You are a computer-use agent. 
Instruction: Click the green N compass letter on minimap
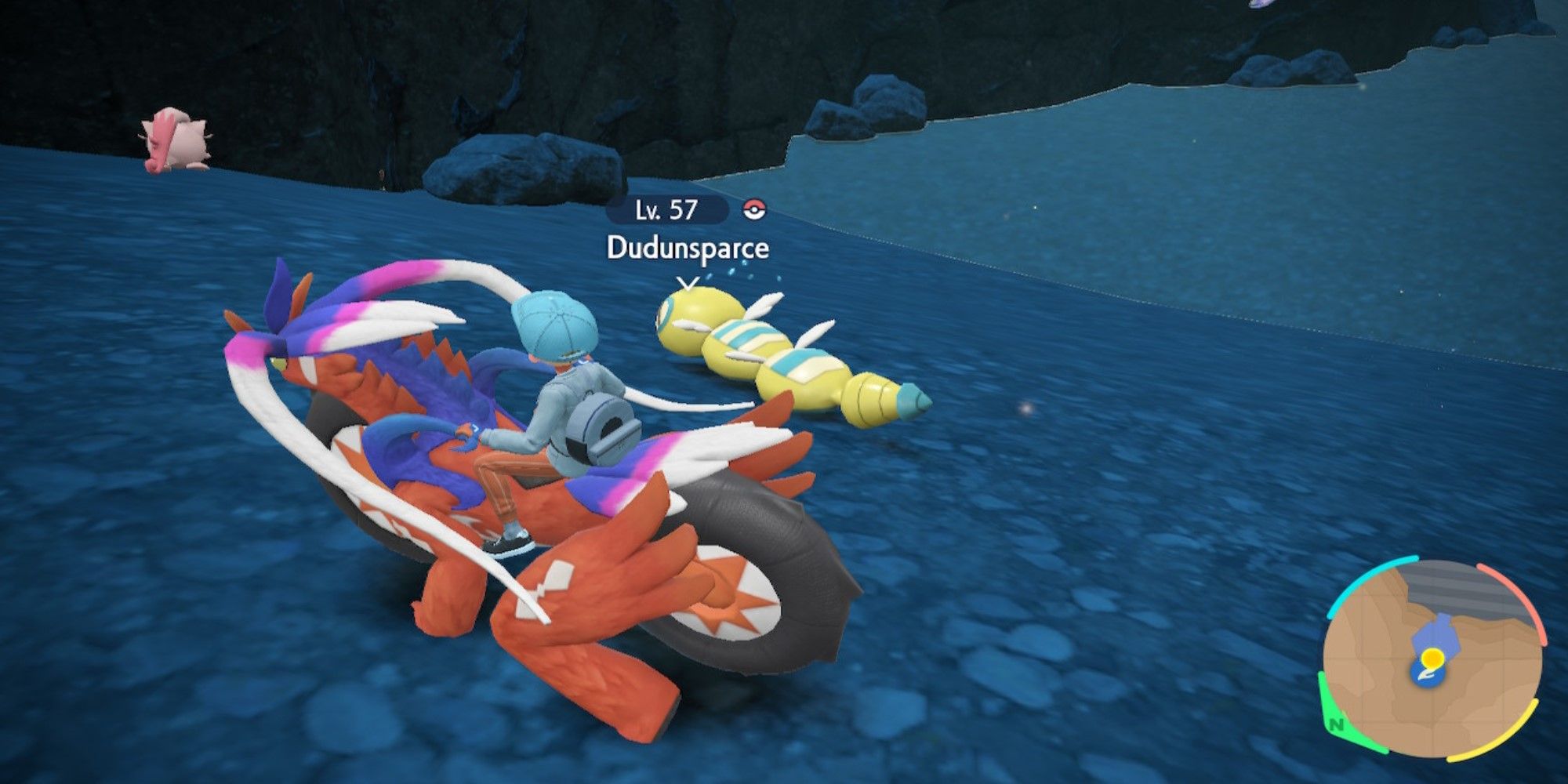[1336, 724]
